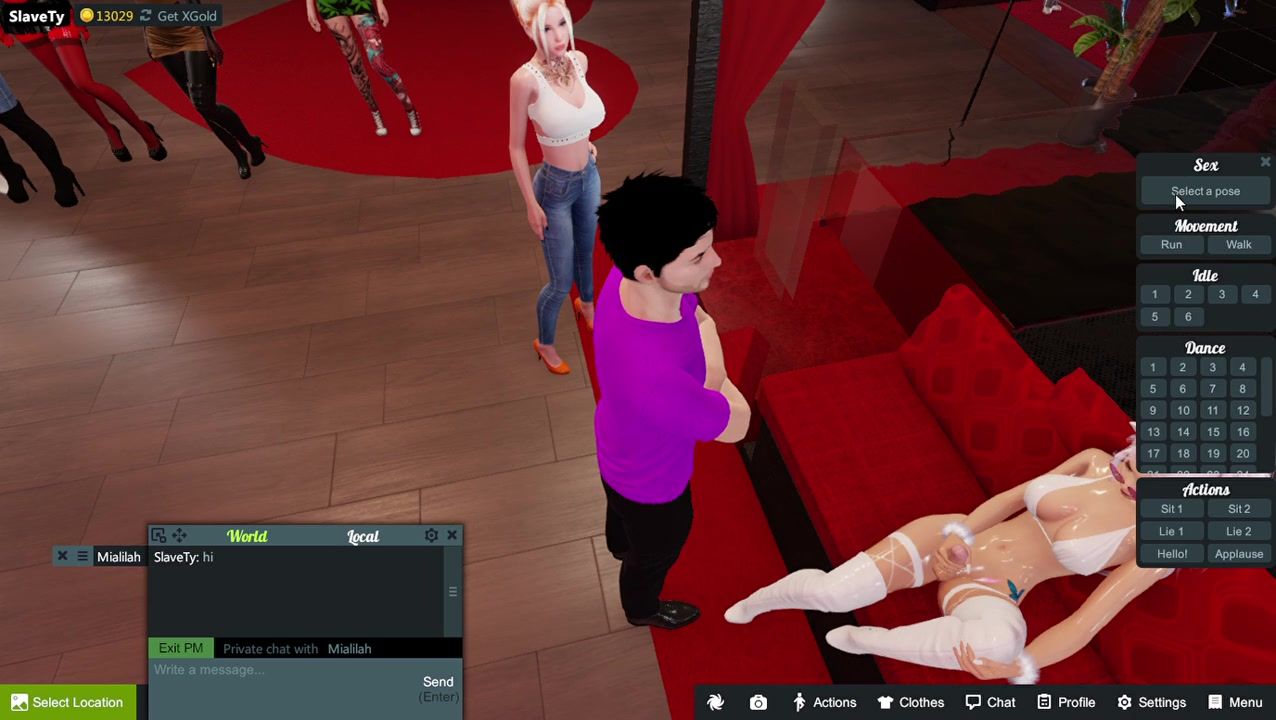1276x720 pixels.
Task: Perform the Applause action
Action: [x=1238, y=554]
